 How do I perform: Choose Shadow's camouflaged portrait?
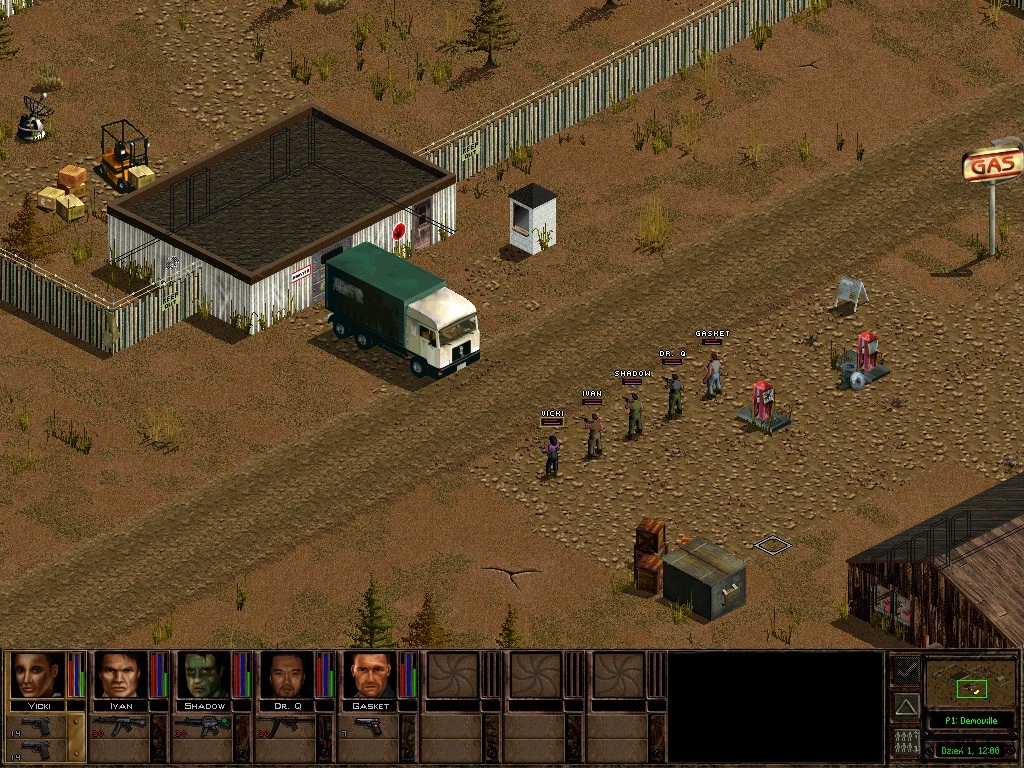point(204,675)
